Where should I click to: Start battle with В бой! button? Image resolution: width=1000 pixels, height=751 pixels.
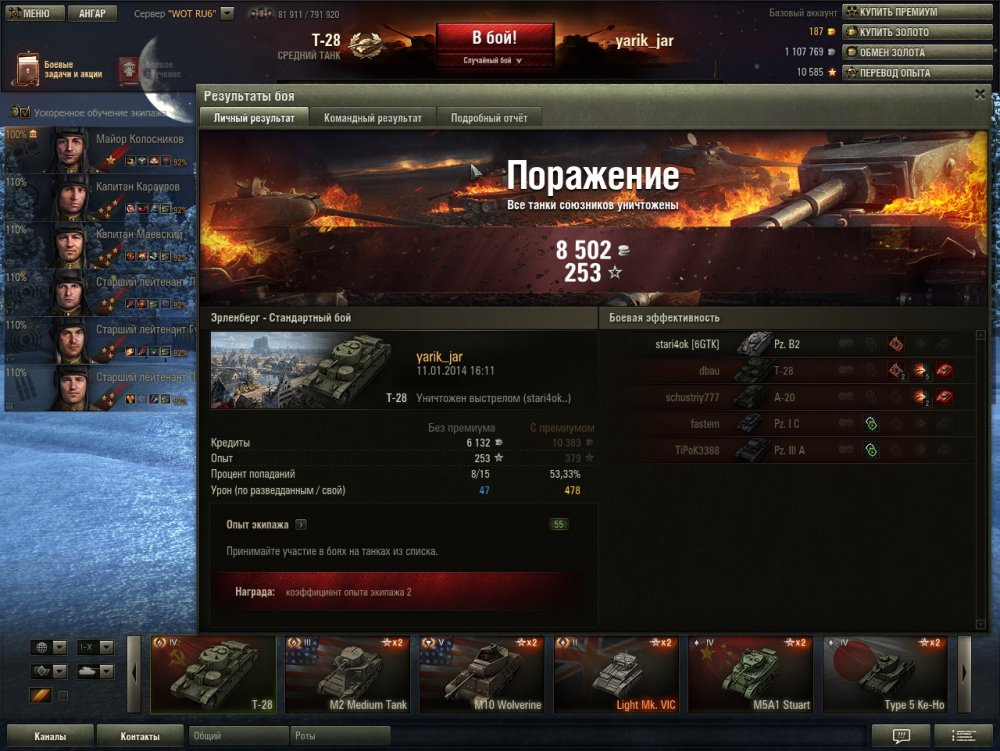[494, 39]
